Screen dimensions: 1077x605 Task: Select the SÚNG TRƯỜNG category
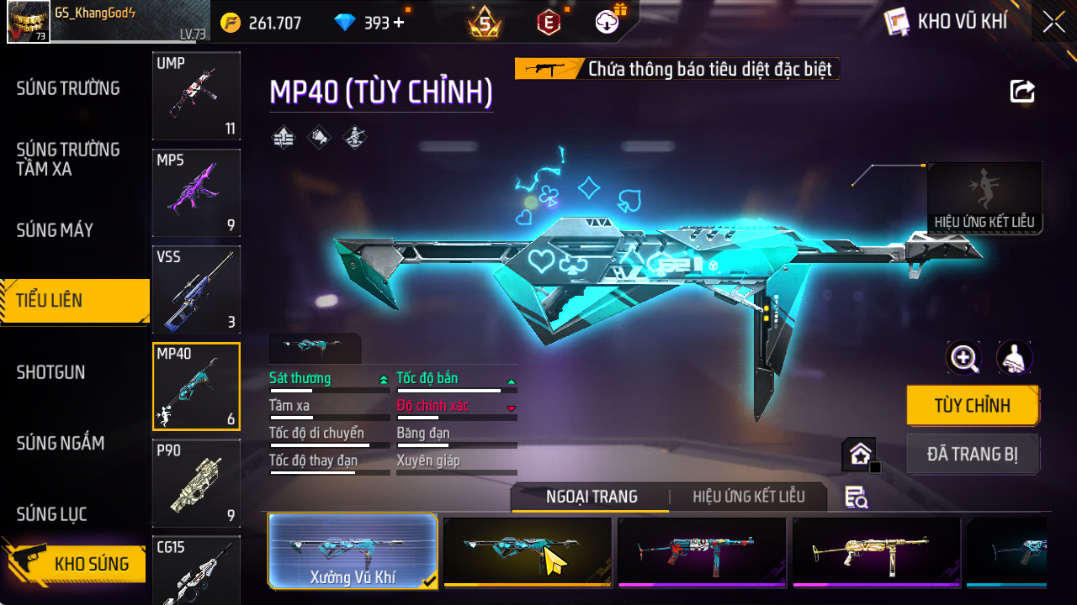click(68, 88)
